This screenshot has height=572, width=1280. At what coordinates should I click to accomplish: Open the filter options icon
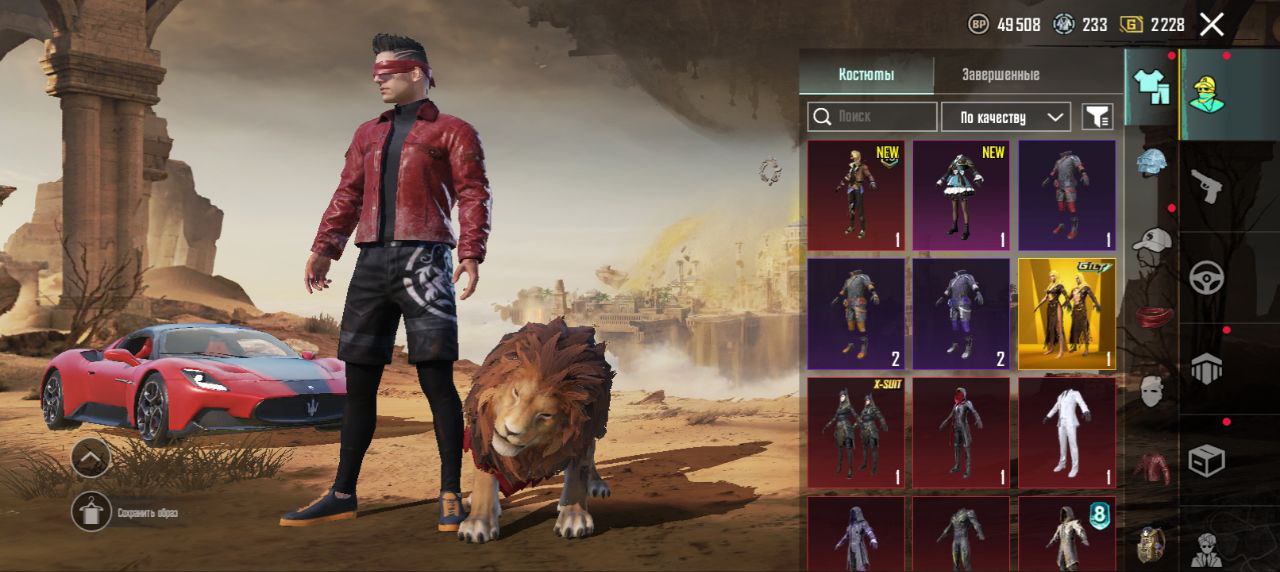[x=1097, y=117]
